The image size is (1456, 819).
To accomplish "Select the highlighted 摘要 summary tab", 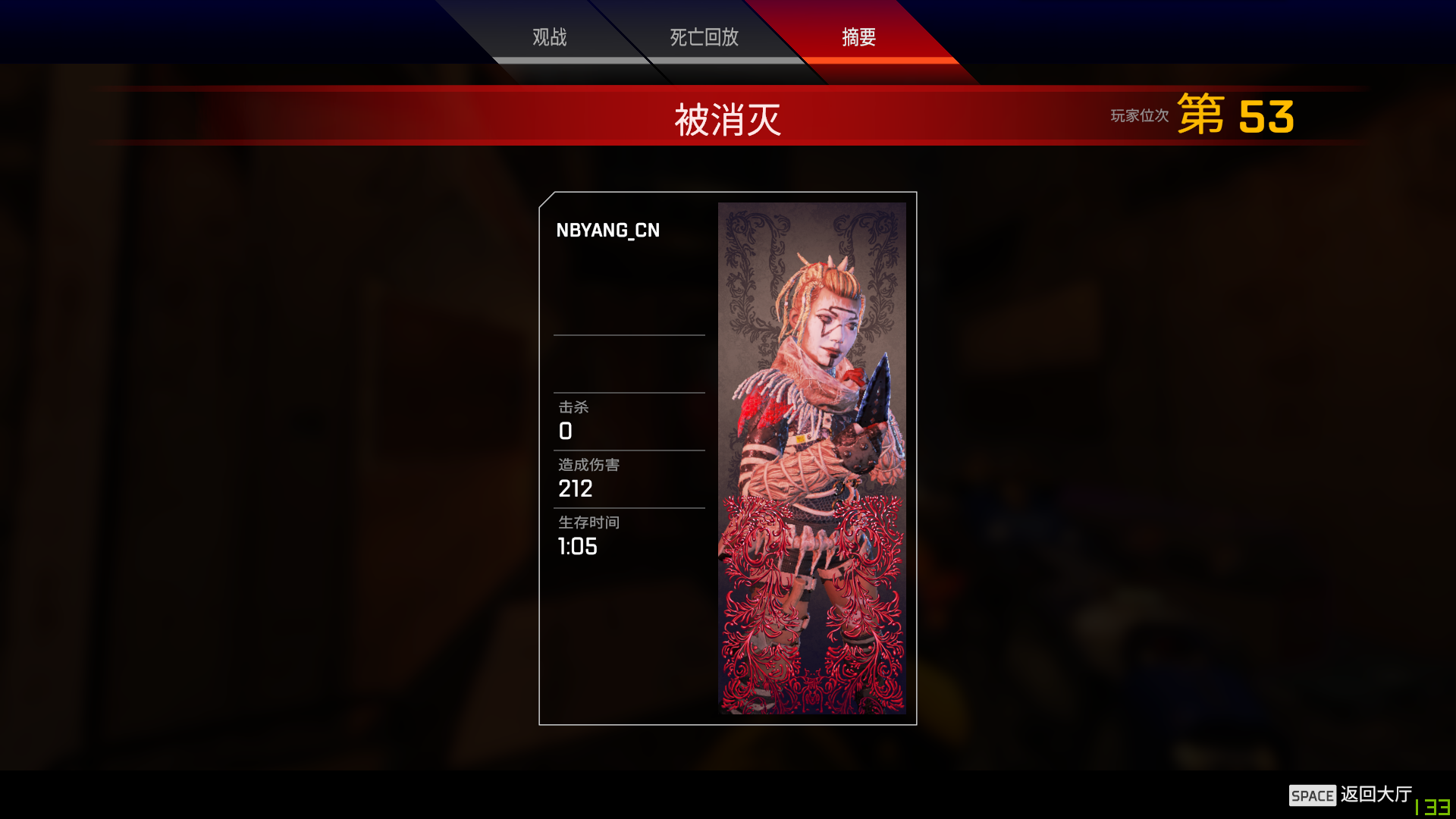I will pyautogui.click(x=858, y=37).
